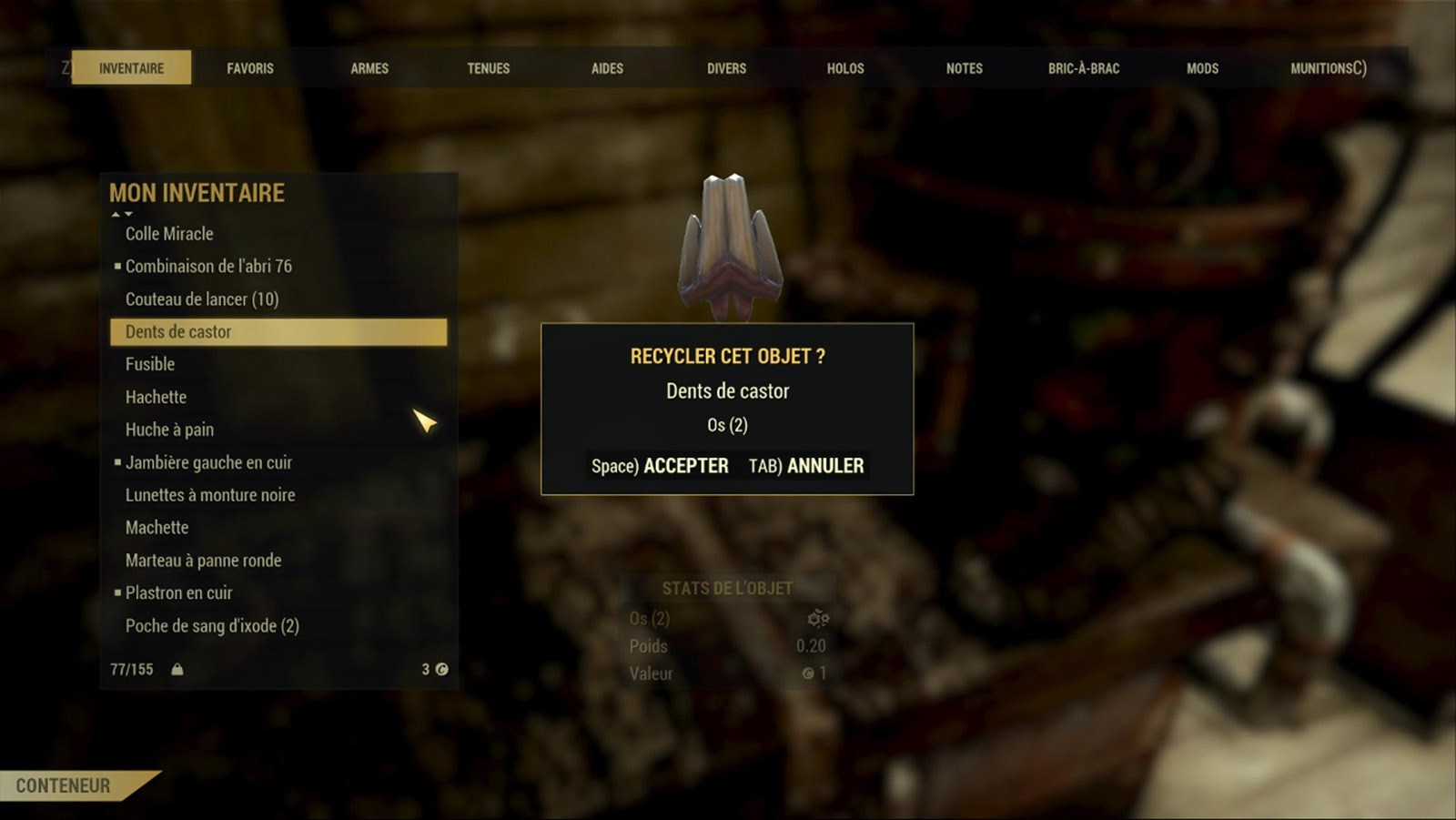The image size is (1456, 820).
Task: Switch to the AIDES tab
Action: [607, 68]
